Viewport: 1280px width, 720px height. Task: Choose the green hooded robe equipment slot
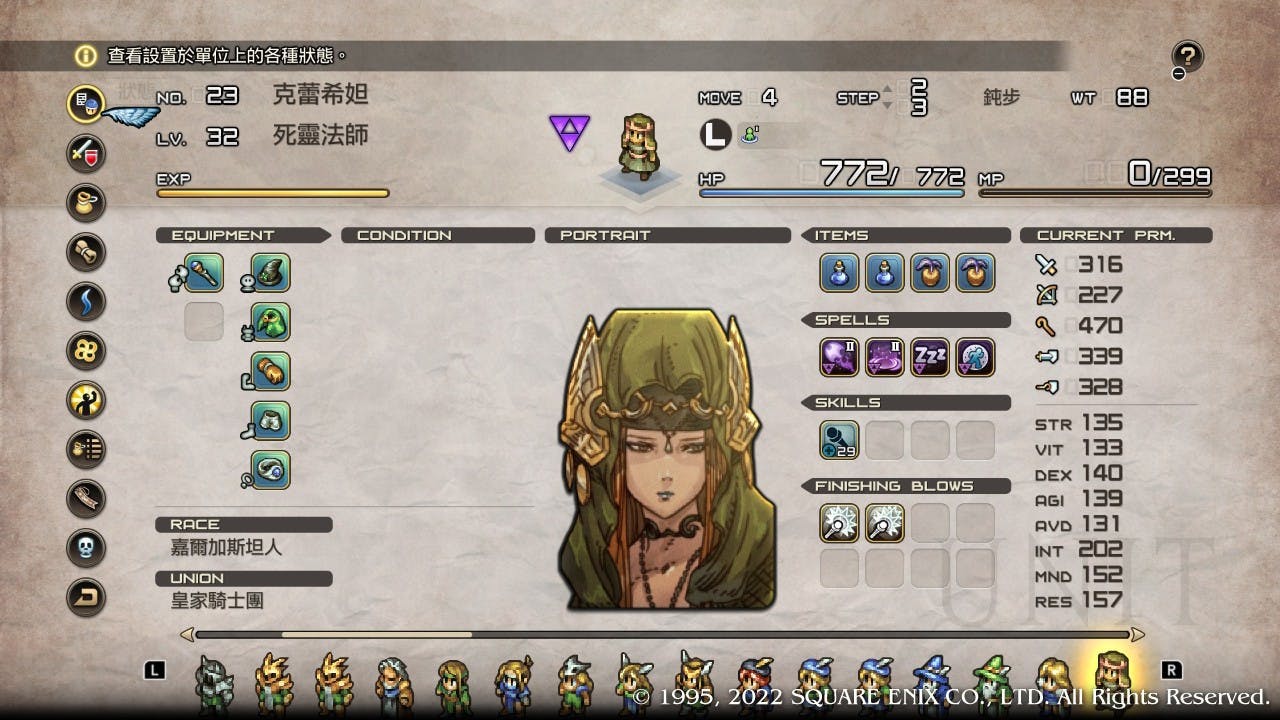coord(270,322)
